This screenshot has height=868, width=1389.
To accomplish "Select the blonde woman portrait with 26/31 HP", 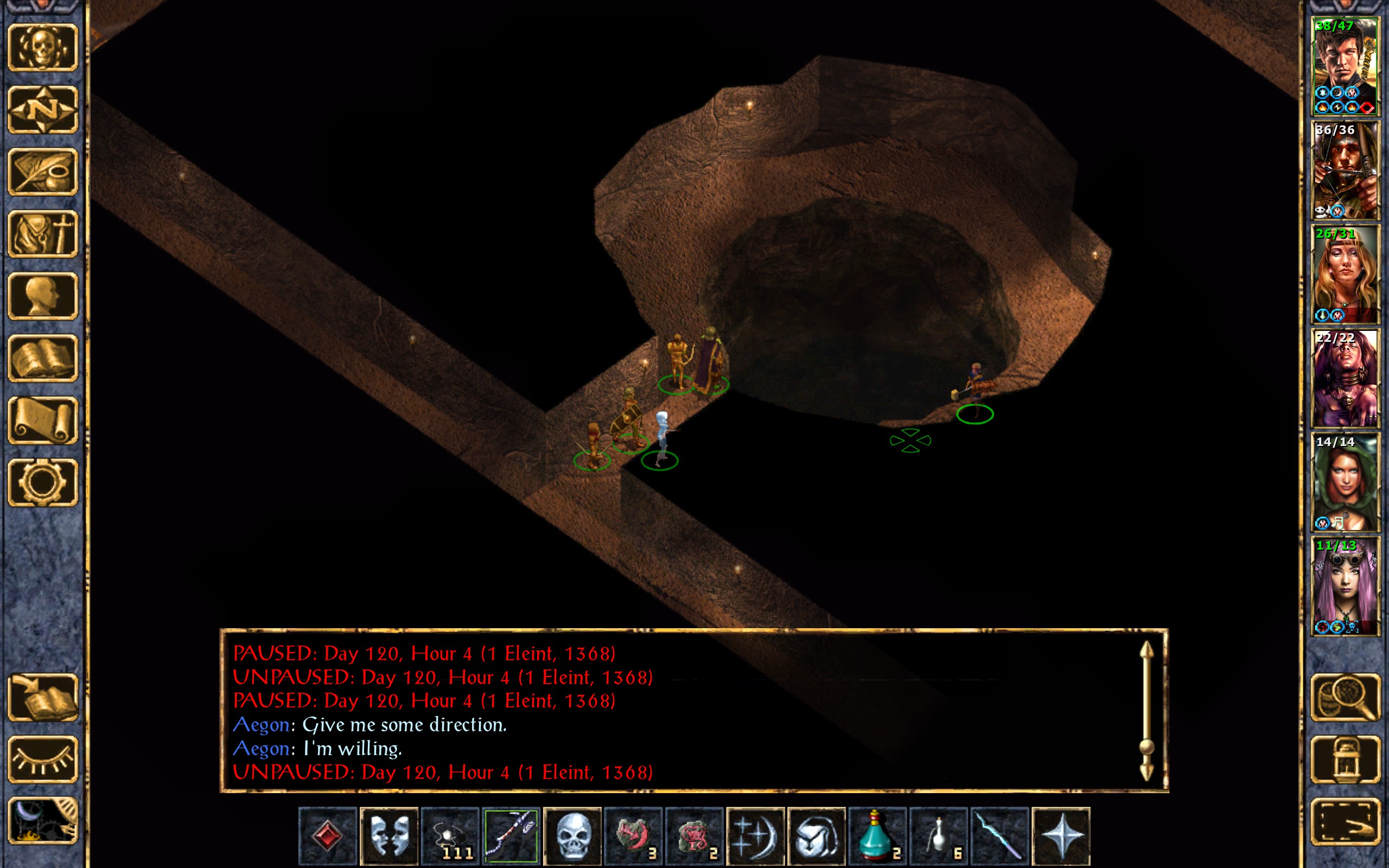I will pos(1345,275).
